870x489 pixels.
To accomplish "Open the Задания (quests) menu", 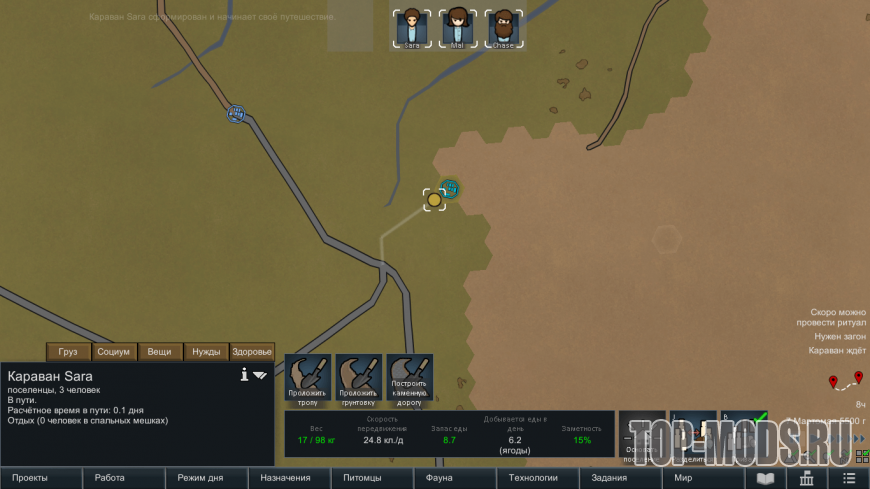I will click(x=609, y=478).
